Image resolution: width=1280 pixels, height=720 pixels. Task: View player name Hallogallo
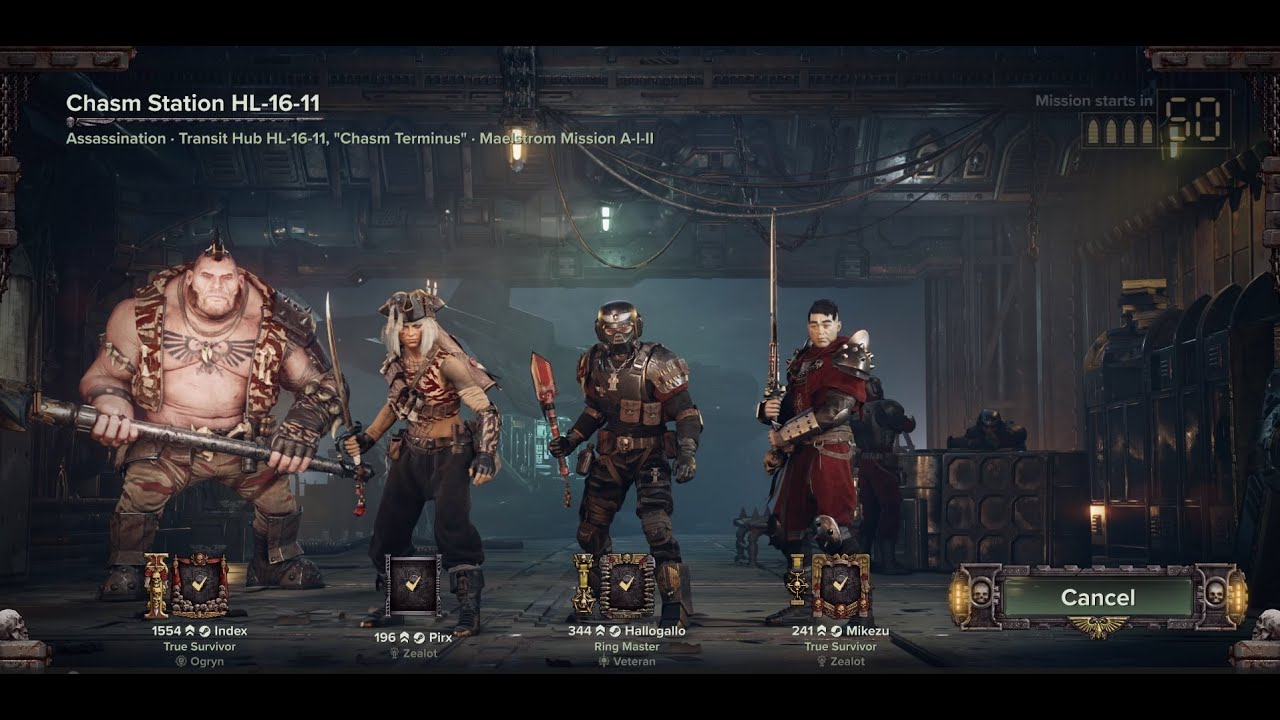click(655, 631)
